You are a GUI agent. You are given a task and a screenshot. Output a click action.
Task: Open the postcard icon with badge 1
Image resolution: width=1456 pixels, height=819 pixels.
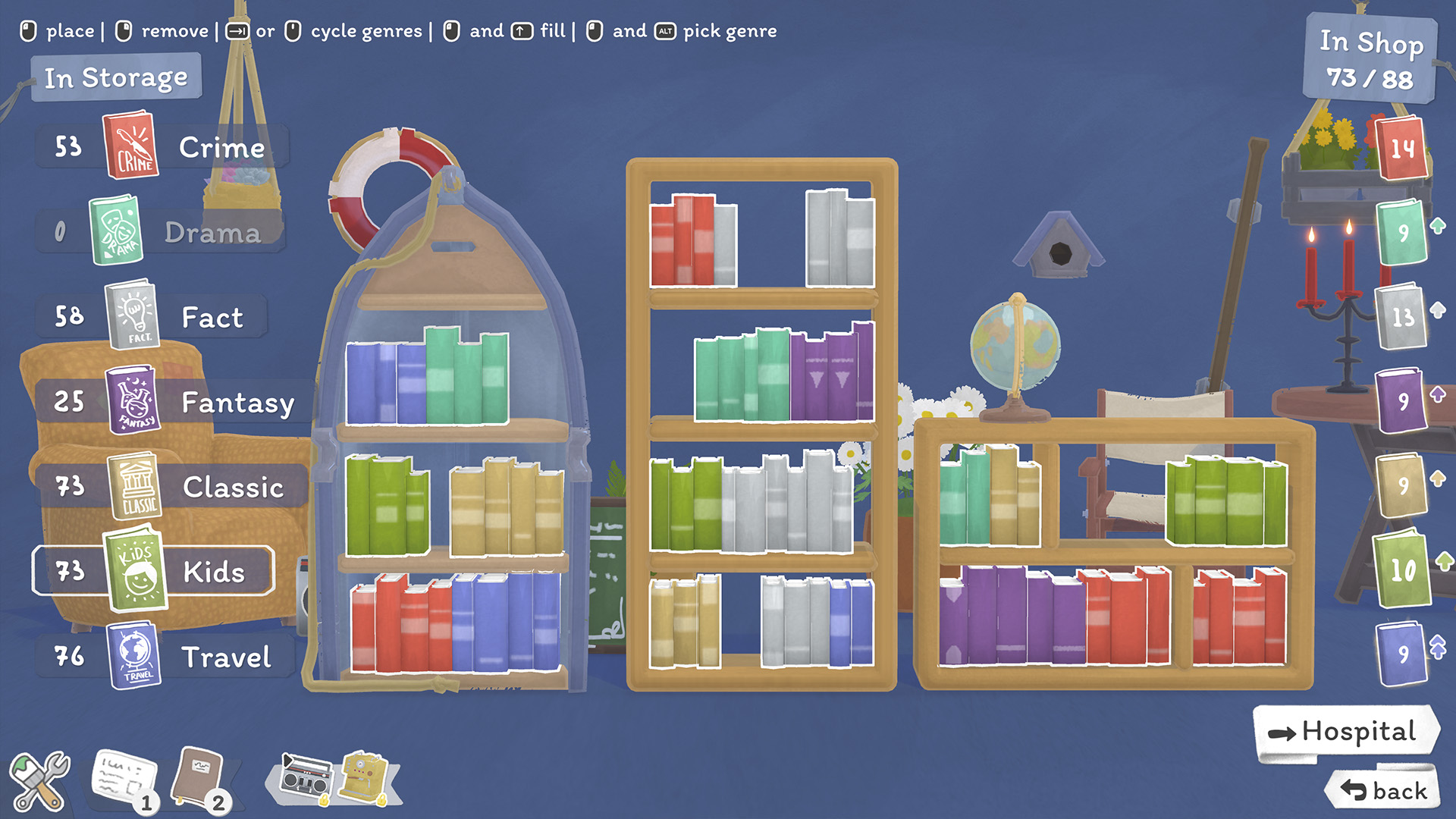[124, 780]
